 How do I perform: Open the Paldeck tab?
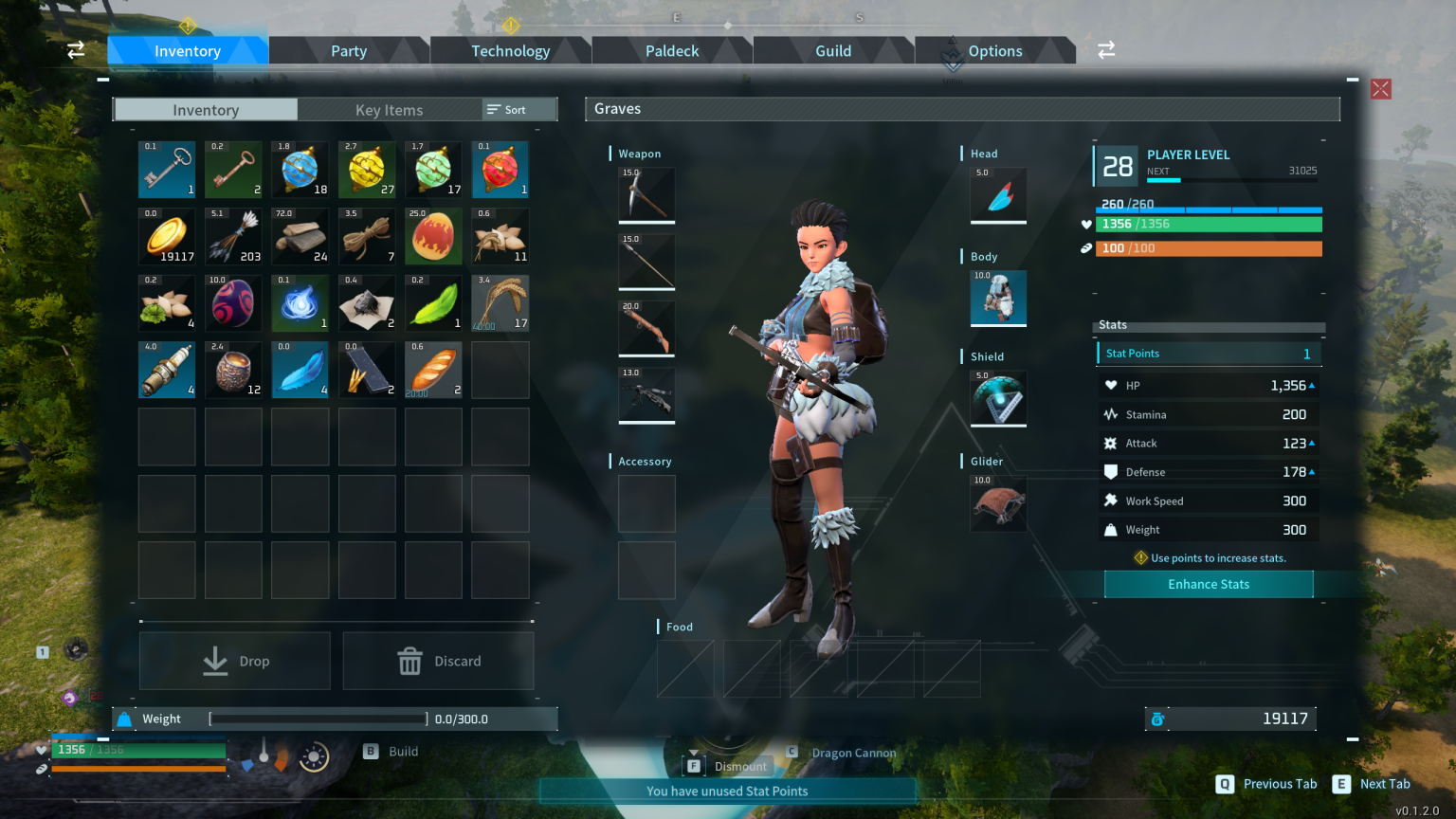point(671,50)
